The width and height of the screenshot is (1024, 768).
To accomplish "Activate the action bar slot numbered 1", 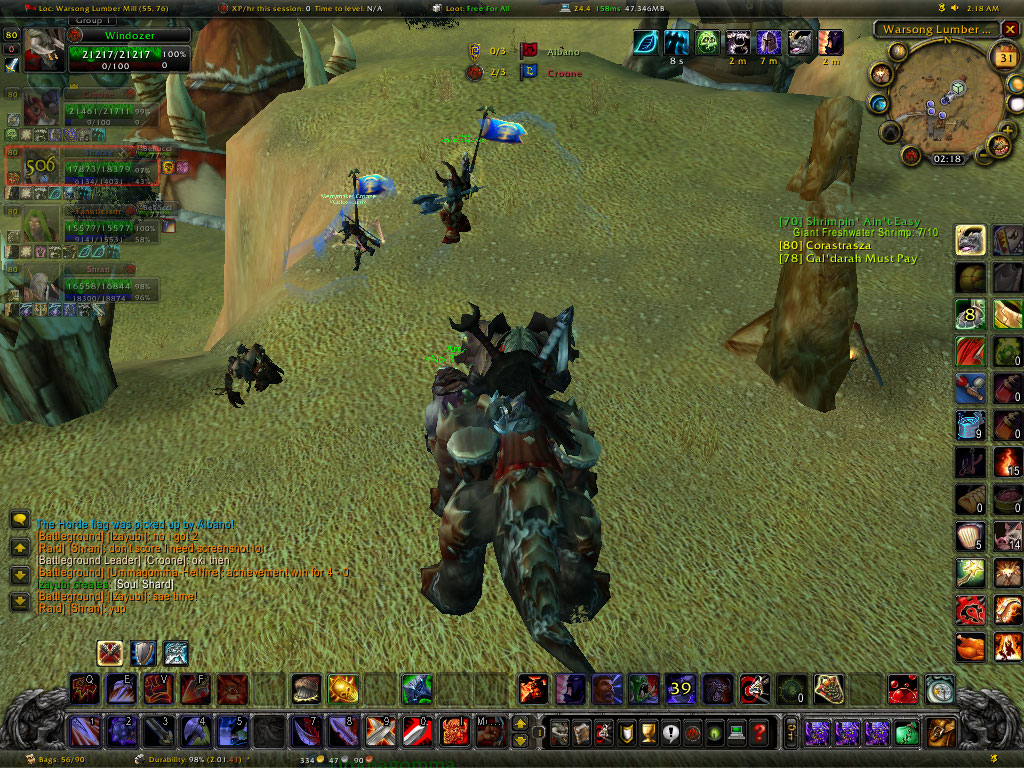I will tap(84, 732).
